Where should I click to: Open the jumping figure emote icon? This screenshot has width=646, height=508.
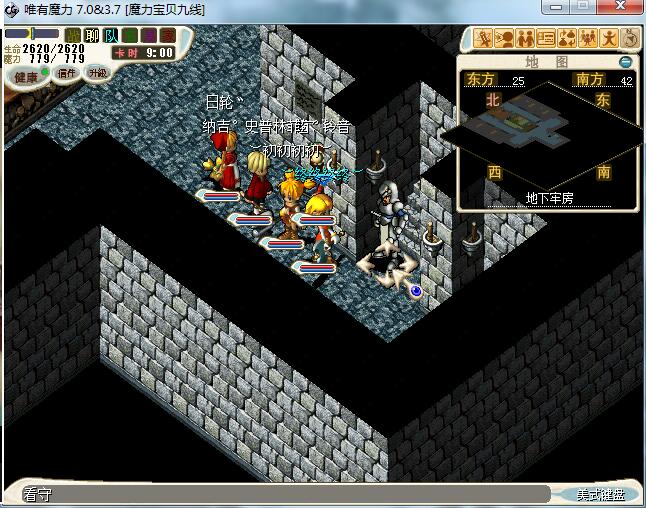pyautogui.click(x=607, y=40)
